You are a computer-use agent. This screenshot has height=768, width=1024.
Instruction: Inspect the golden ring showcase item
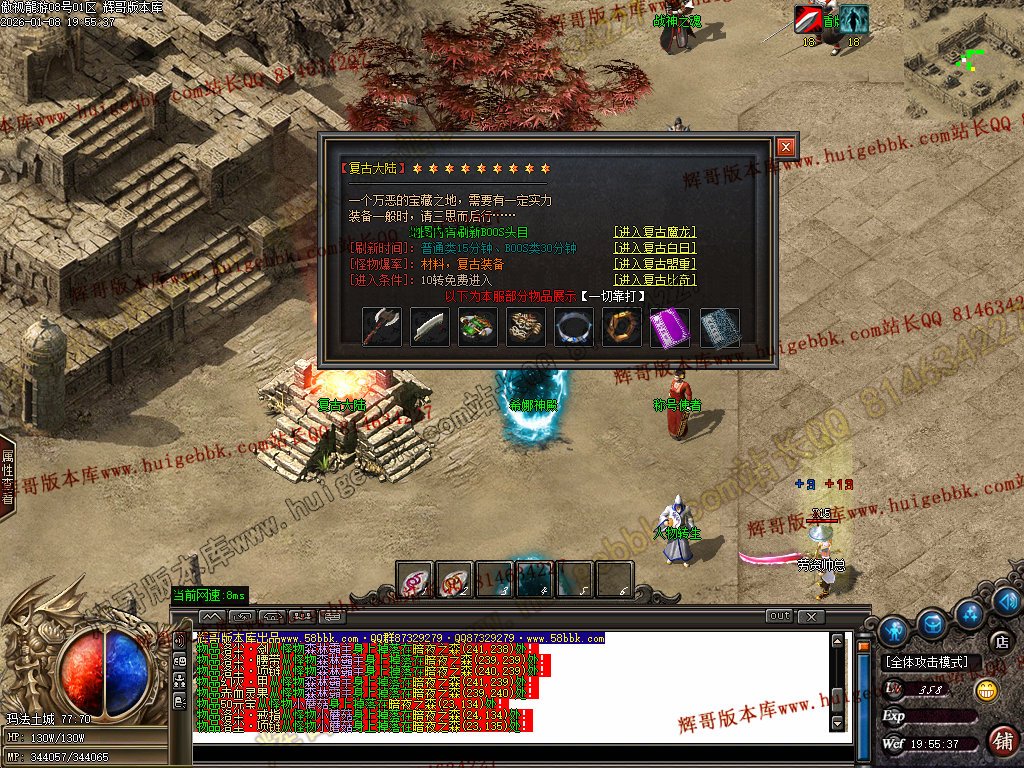coord(622,327)
